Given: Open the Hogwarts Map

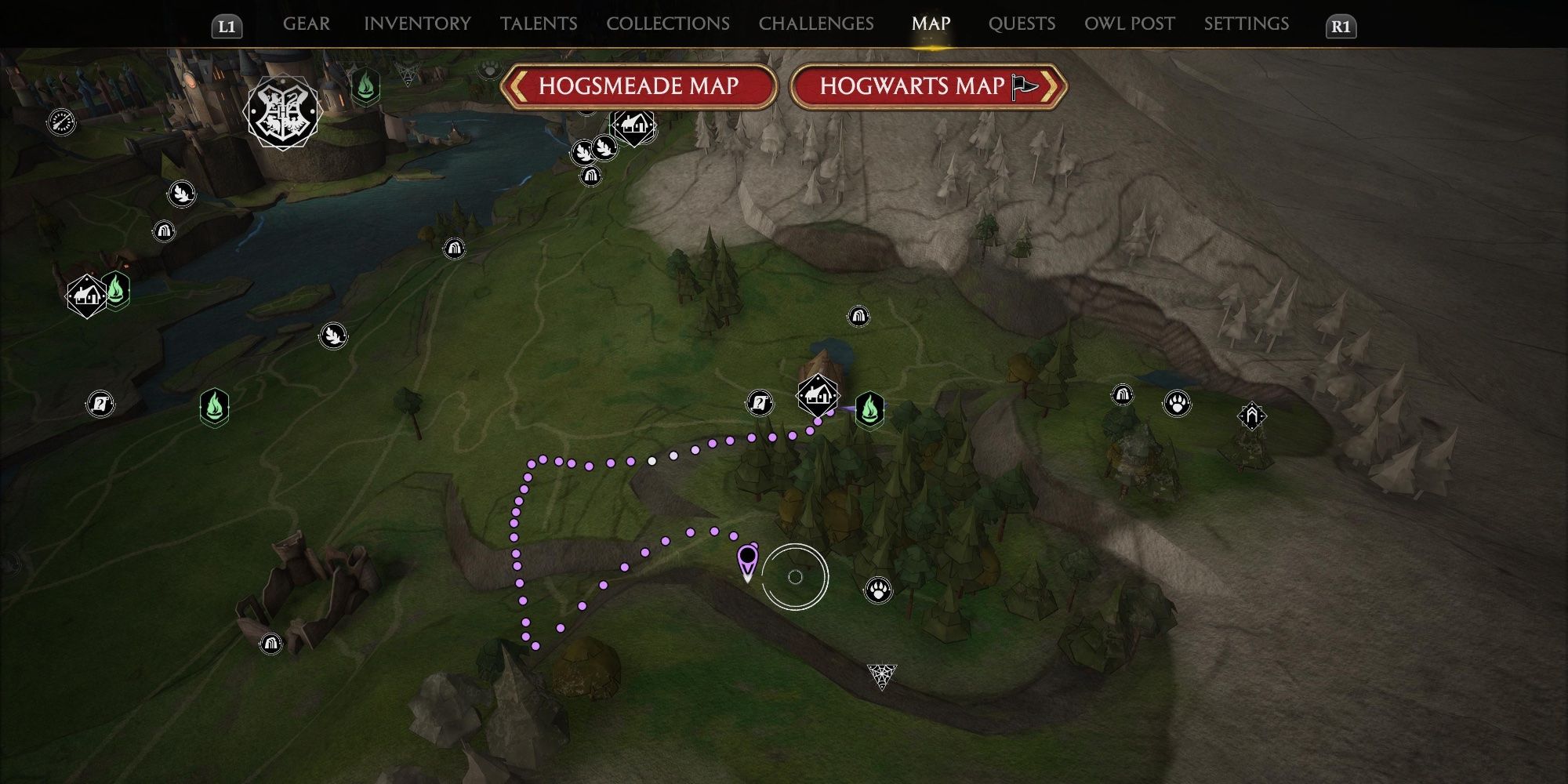Looking at the screenshot, I should pyautogui.click(x=928, y=86).
